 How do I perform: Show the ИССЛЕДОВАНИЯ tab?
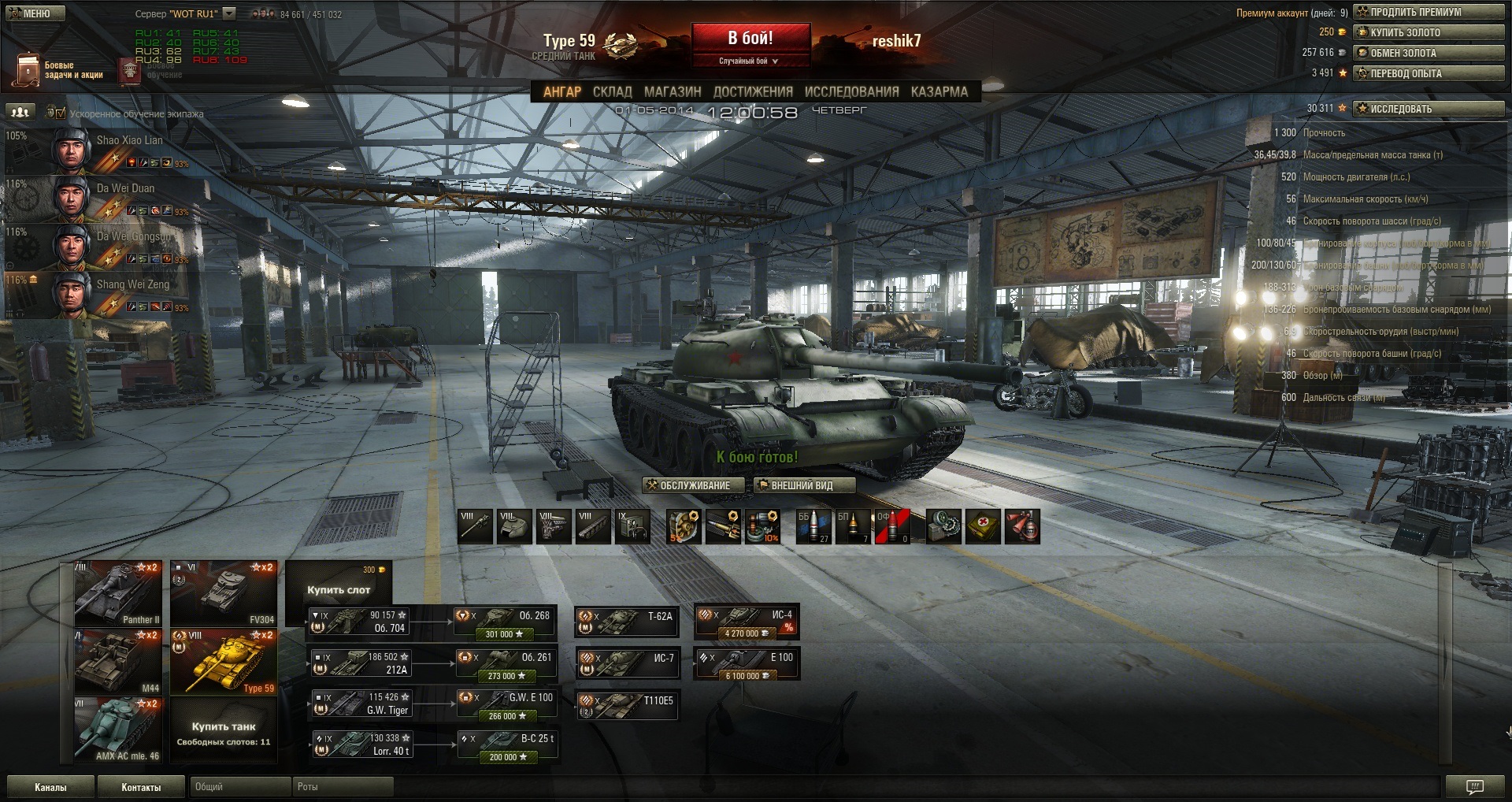tap(851, 91)
